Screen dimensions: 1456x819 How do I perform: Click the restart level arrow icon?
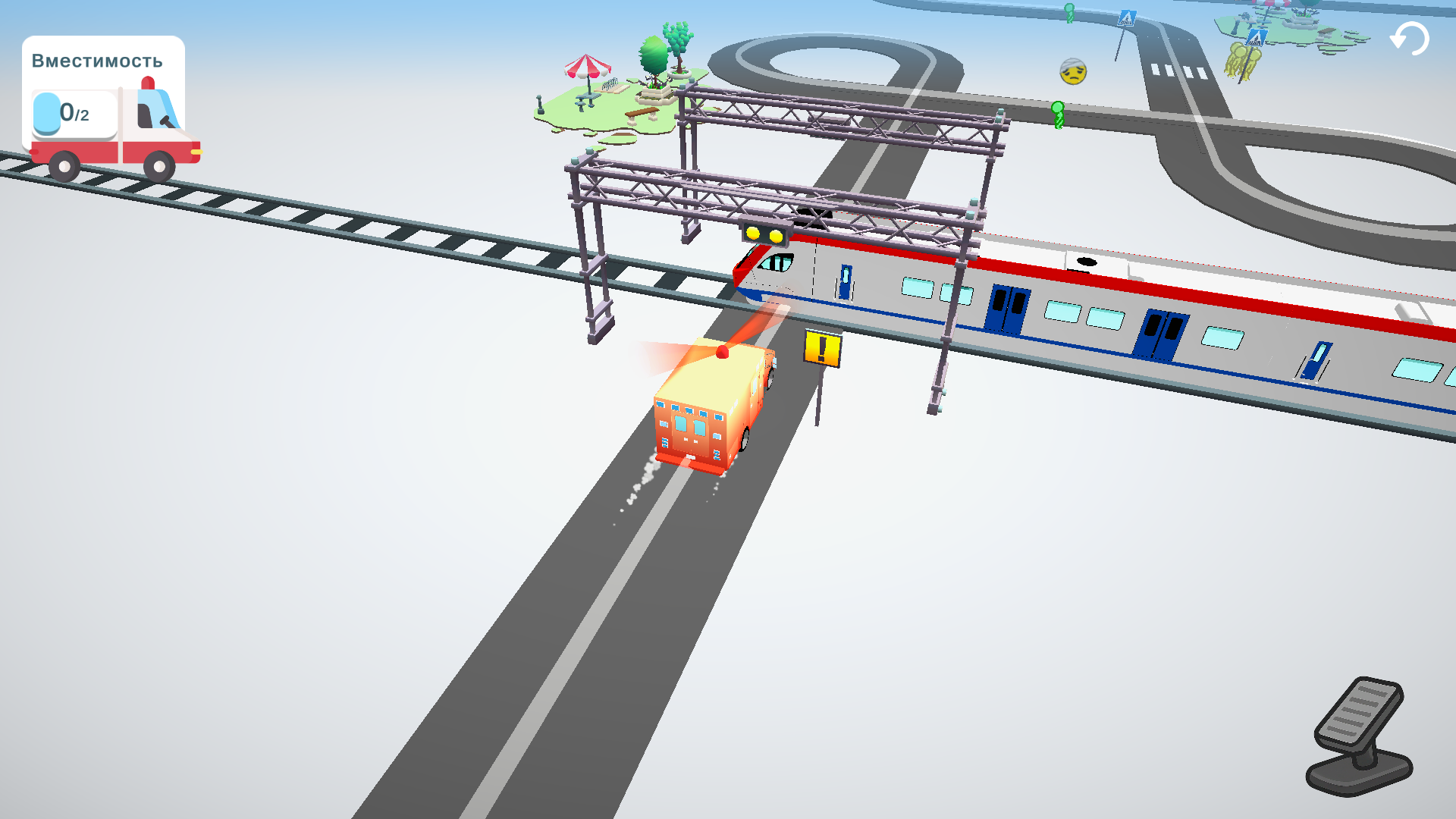tap(1409, 36)
